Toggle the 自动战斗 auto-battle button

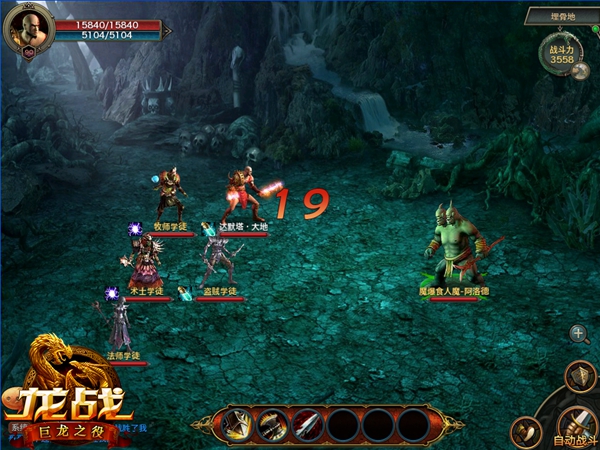[x=577, y=425]
